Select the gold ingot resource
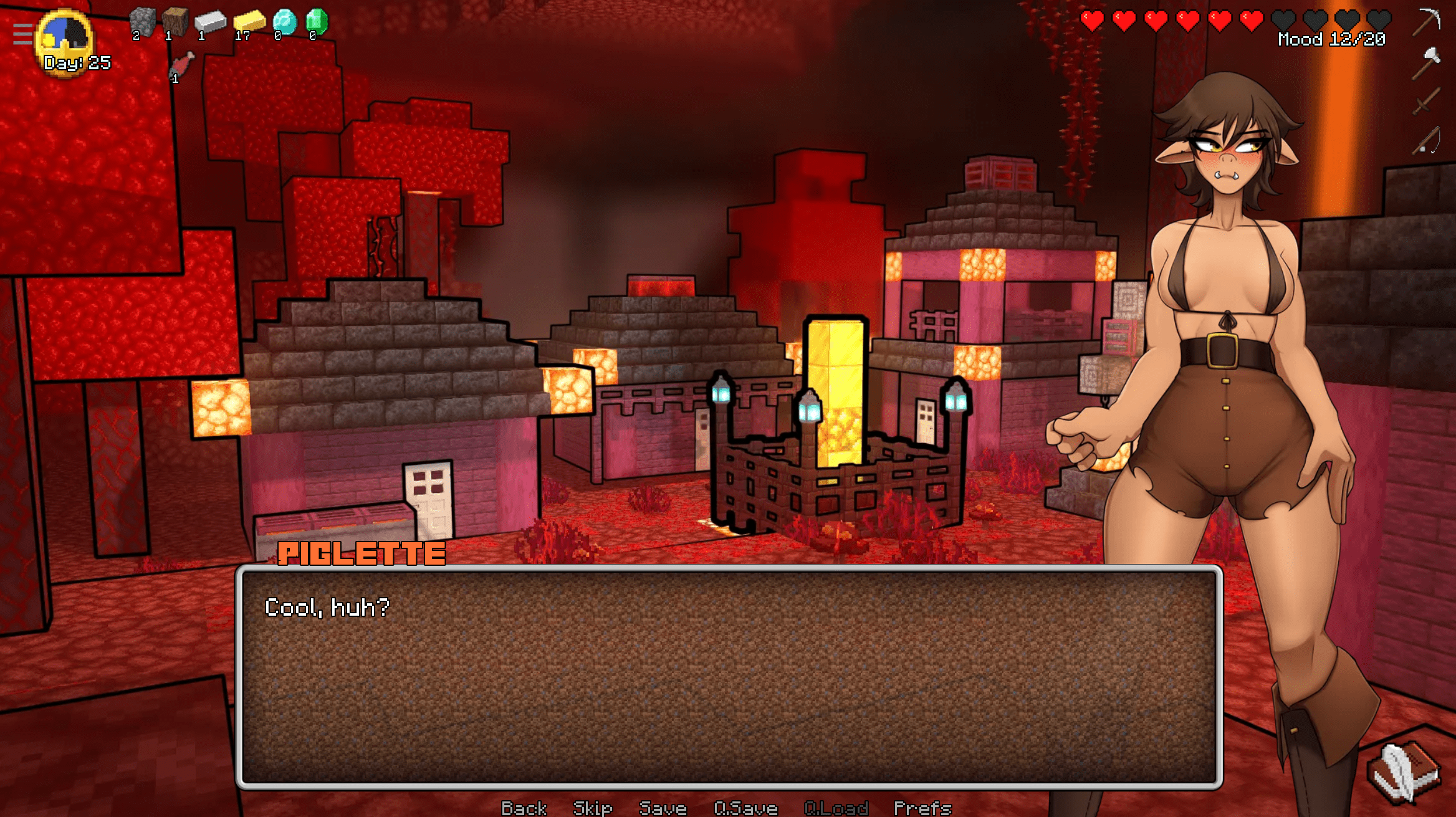This screenshot has width=1456, height=817. tap(249, 22)
